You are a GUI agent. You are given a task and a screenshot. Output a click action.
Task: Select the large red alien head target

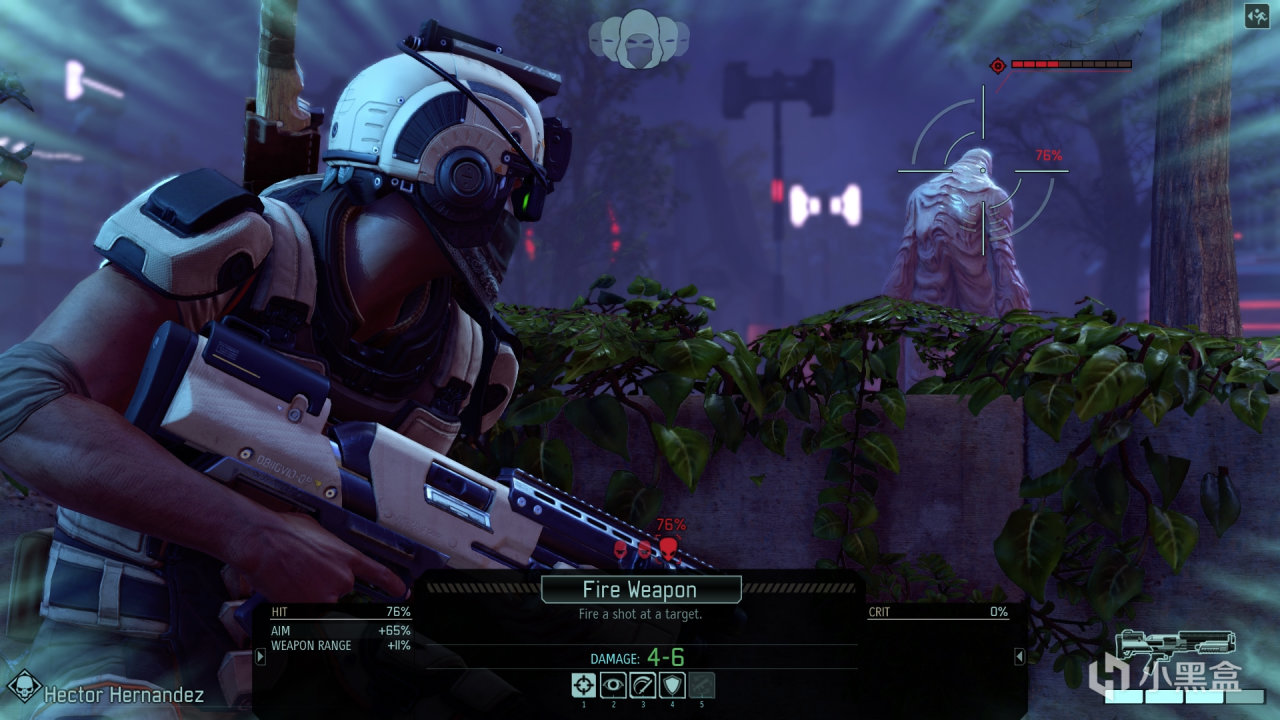pos(668,547)
